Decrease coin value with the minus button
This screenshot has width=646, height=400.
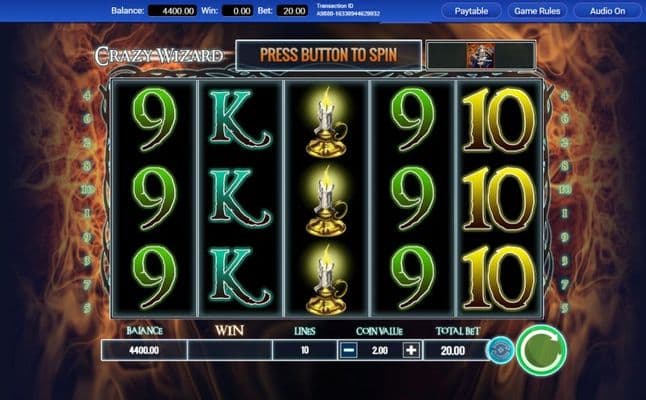pos(348,350)
